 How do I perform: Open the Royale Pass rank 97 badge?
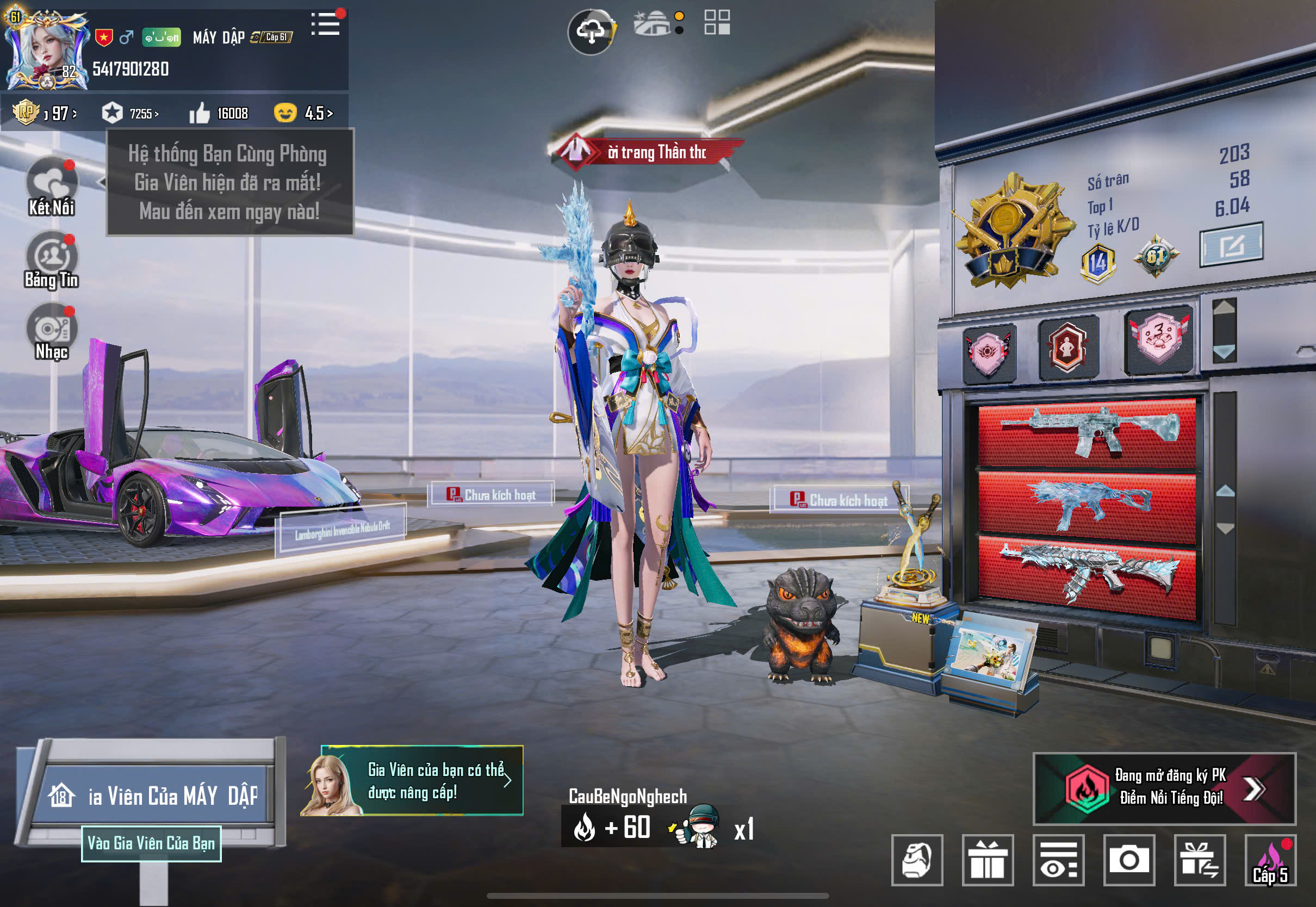click(45, 113)
